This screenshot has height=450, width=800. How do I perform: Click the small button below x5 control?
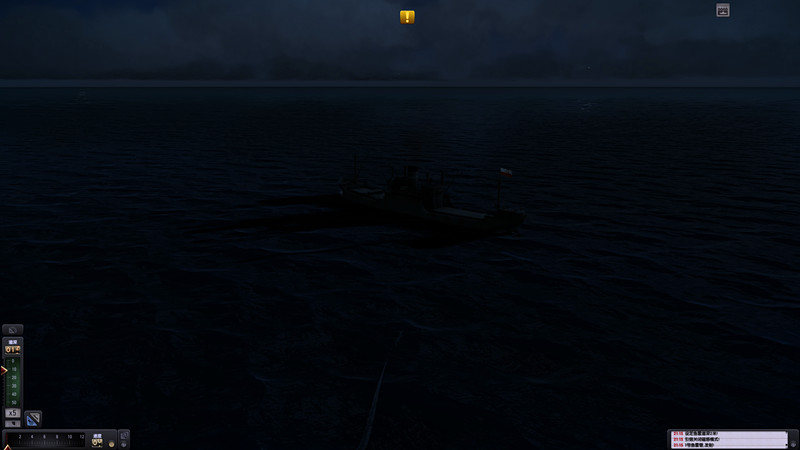[13, 424]
